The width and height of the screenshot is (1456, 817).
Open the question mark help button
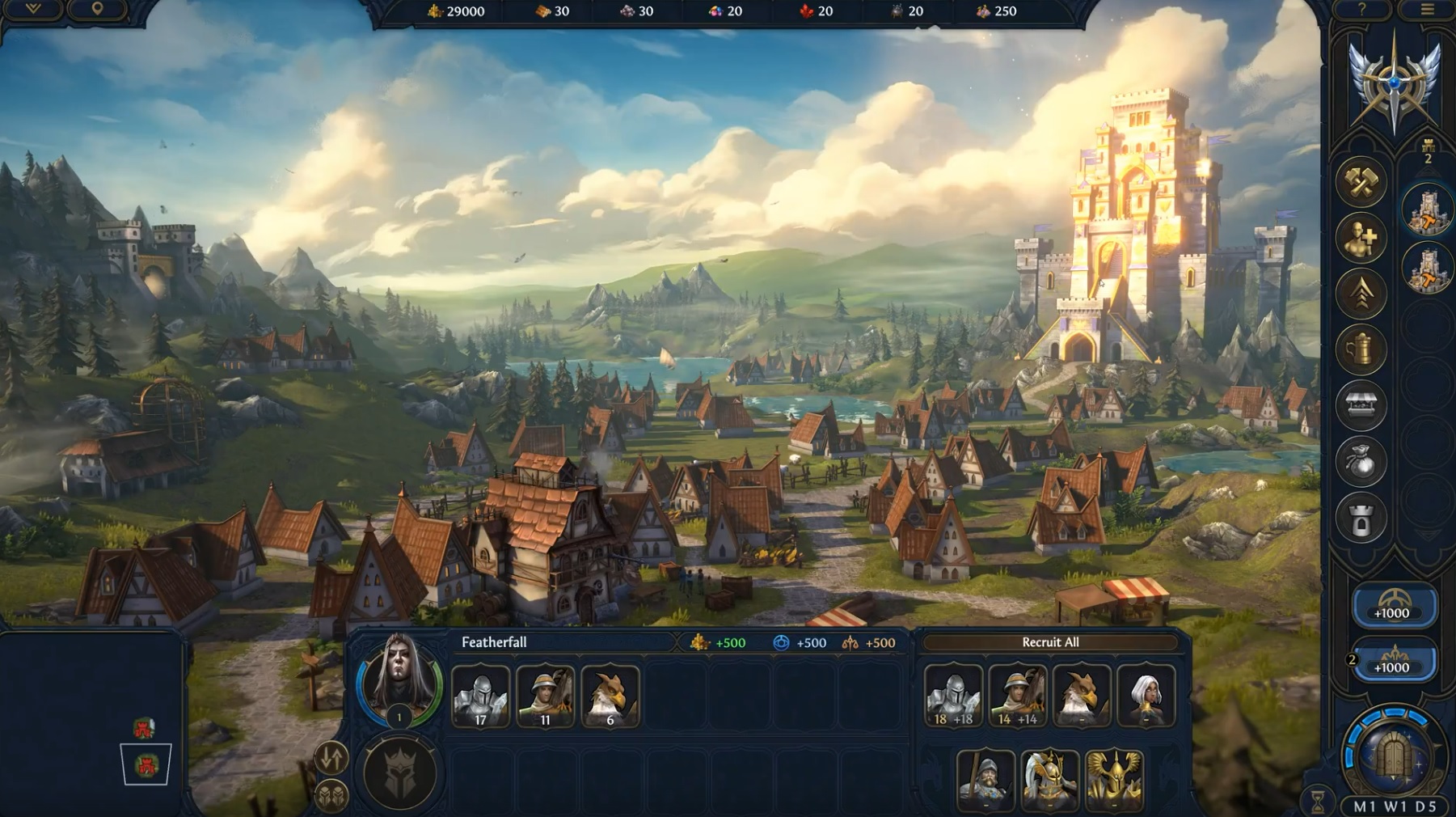click(1361, 10)
